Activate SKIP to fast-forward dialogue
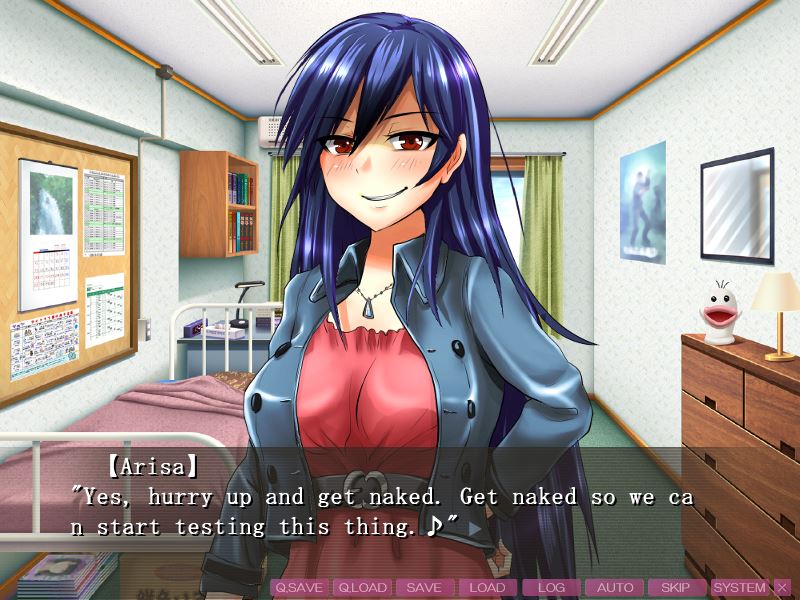This screenshot has height=600, width=800. [x=677, y=588]
